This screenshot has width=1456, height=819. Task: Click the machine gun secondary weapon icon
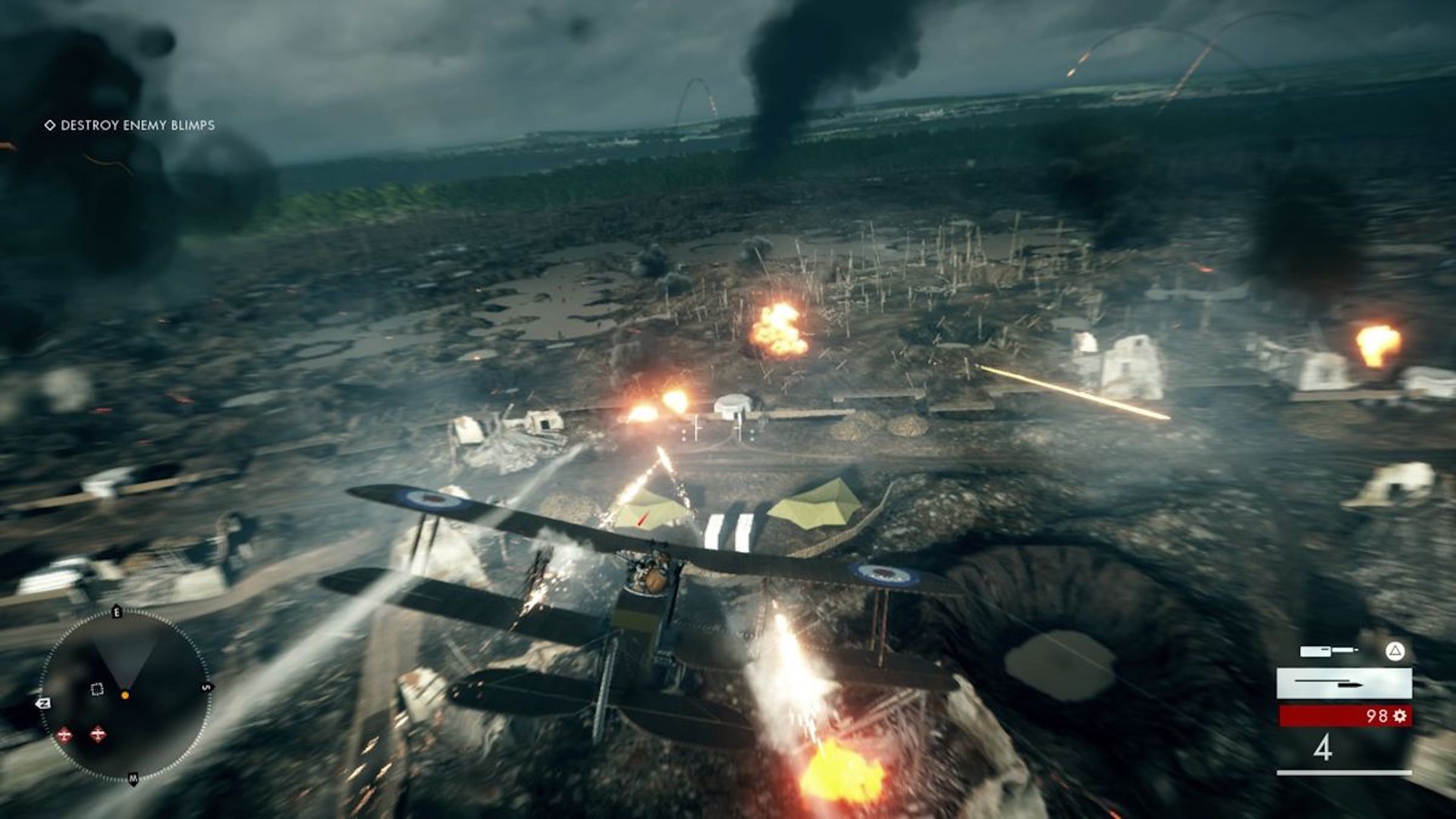point(1314,651)
